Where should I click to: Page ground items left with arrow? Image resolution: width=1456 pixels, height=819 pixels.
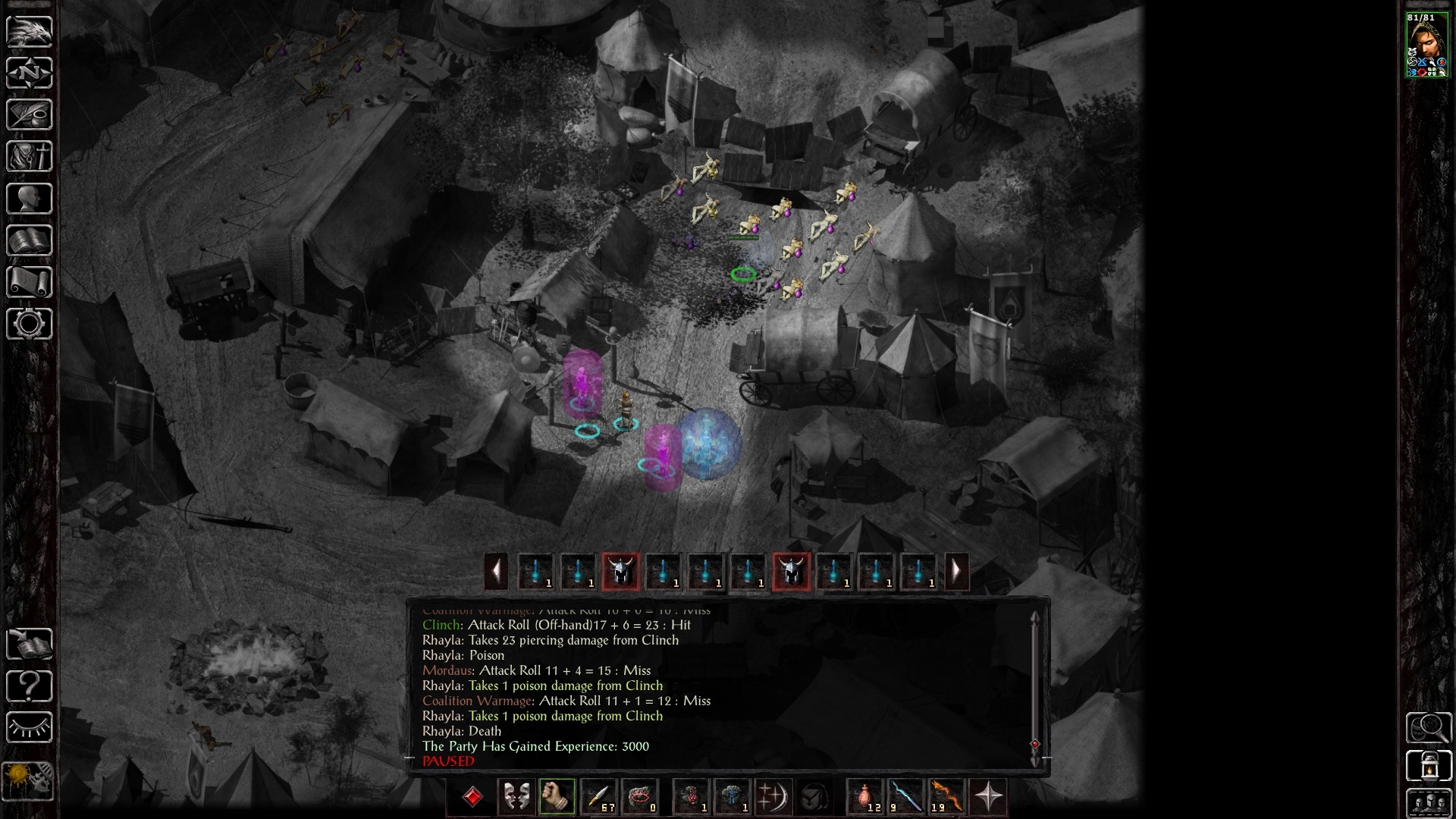(x=496, y=570)
